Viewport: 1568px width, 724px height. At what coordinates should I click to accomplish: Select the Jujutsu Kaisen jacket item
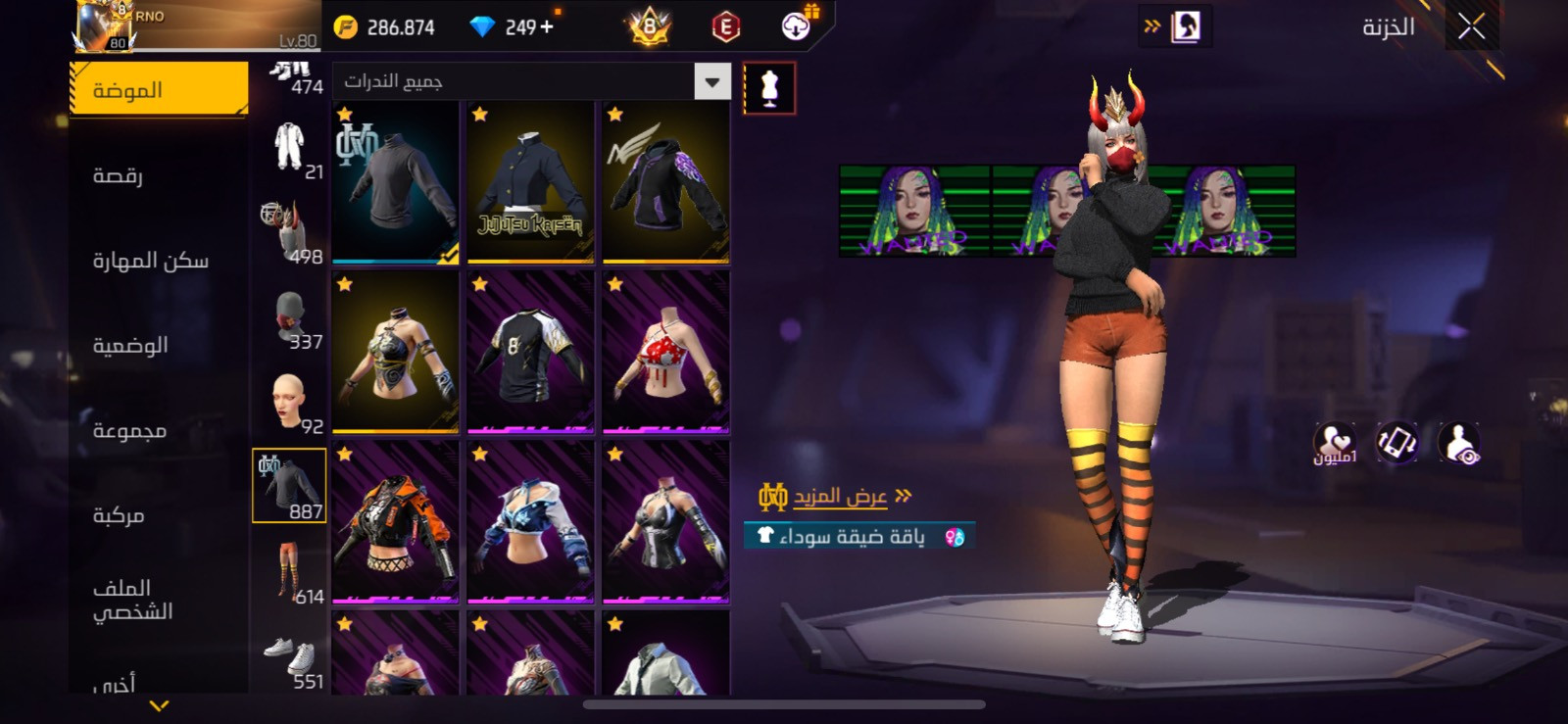pos(530,183)
